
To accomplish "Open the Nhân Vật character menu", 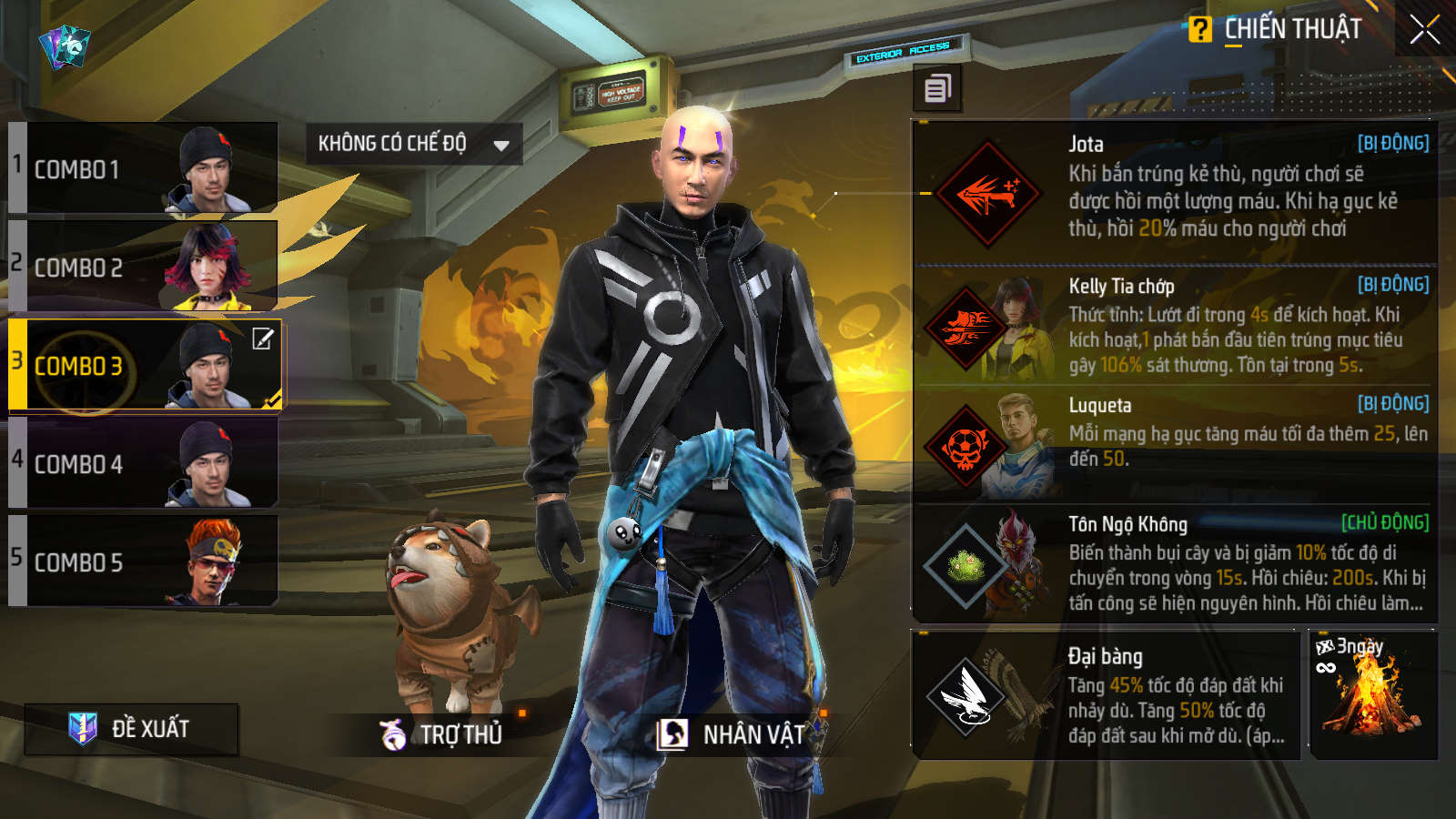I will tap(733, 733).
